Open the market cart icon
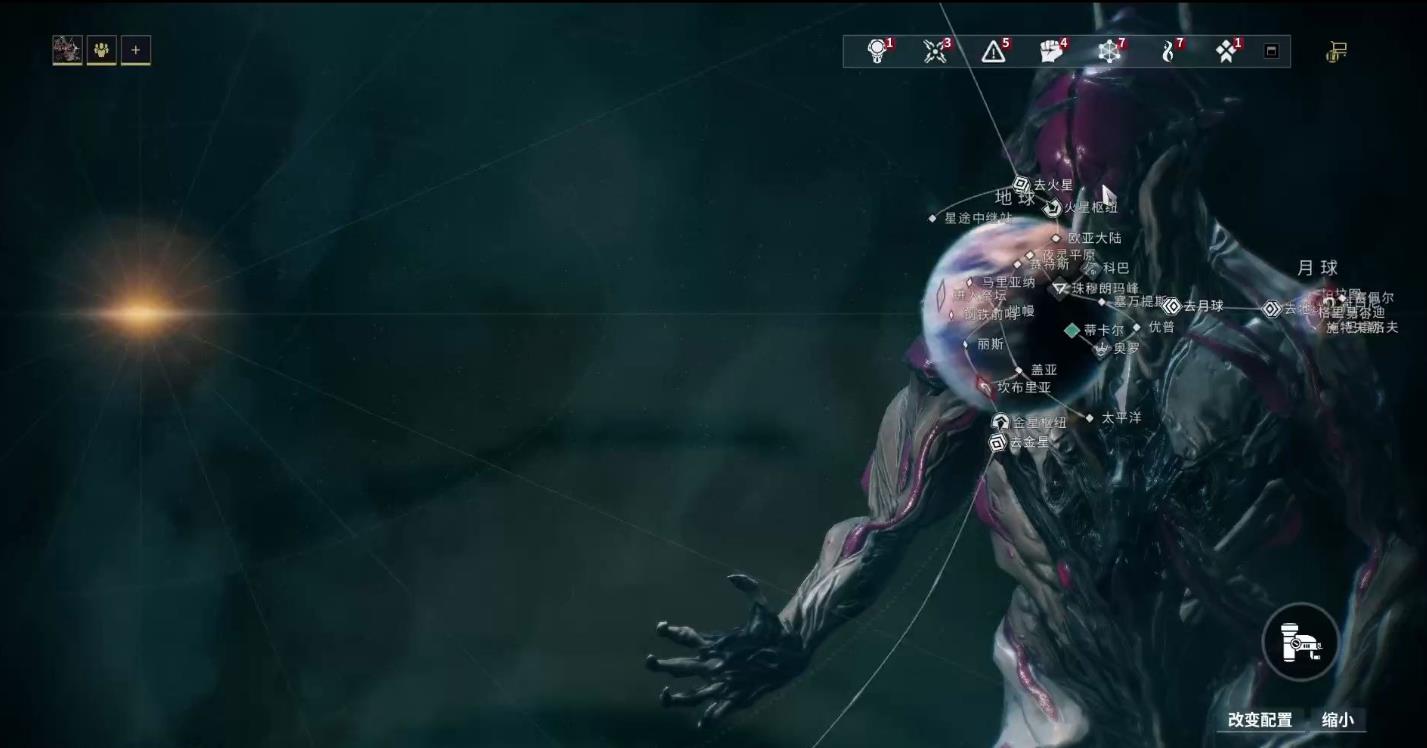The image size is (1427, 748). pos(1336,52)
